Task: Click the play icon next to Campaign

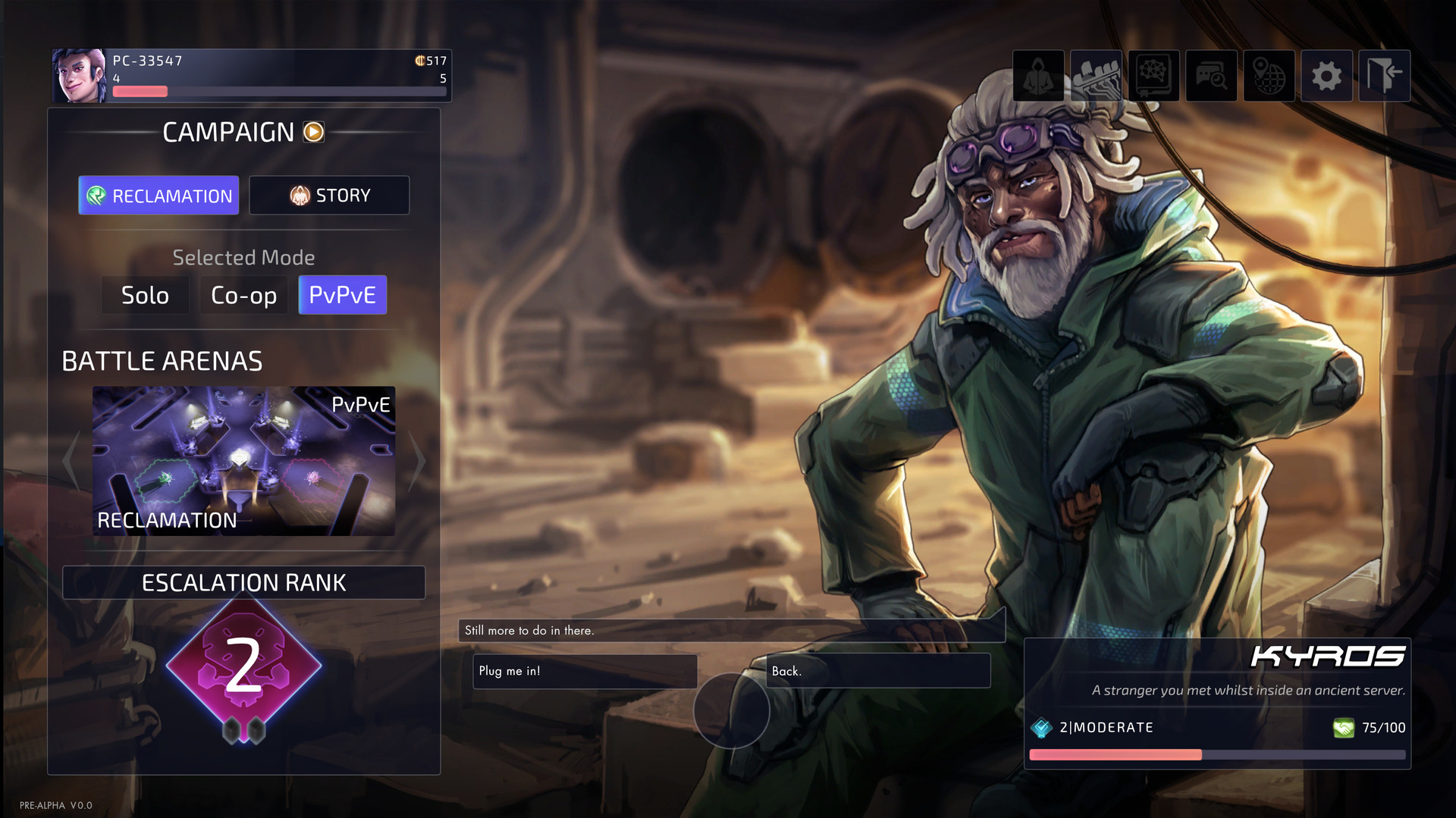Action: click(x=313, y=132)
